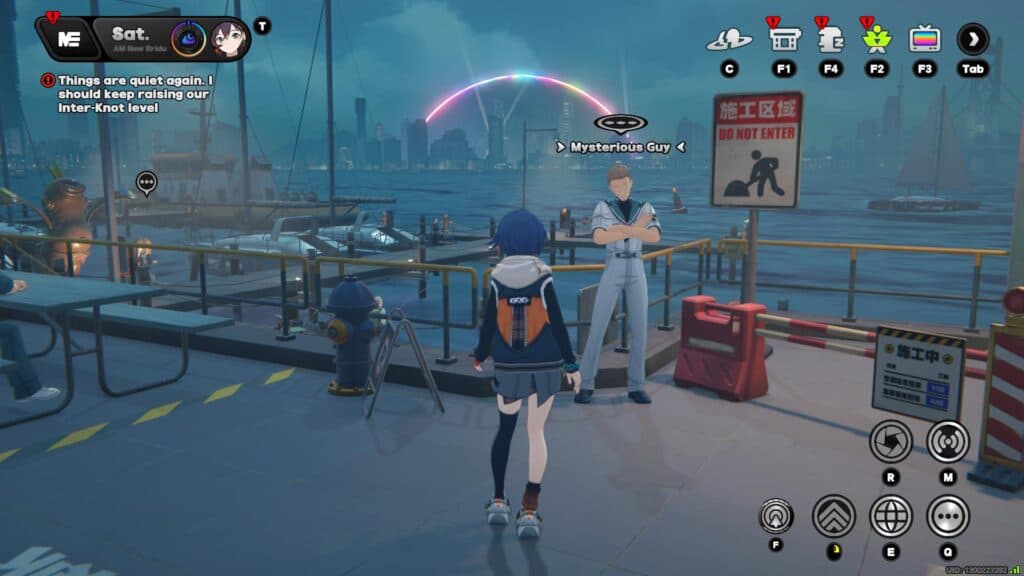Open the three-dots chat button
The width and height of the screenshot is (1024, 576).
click(x=947, y=516)
